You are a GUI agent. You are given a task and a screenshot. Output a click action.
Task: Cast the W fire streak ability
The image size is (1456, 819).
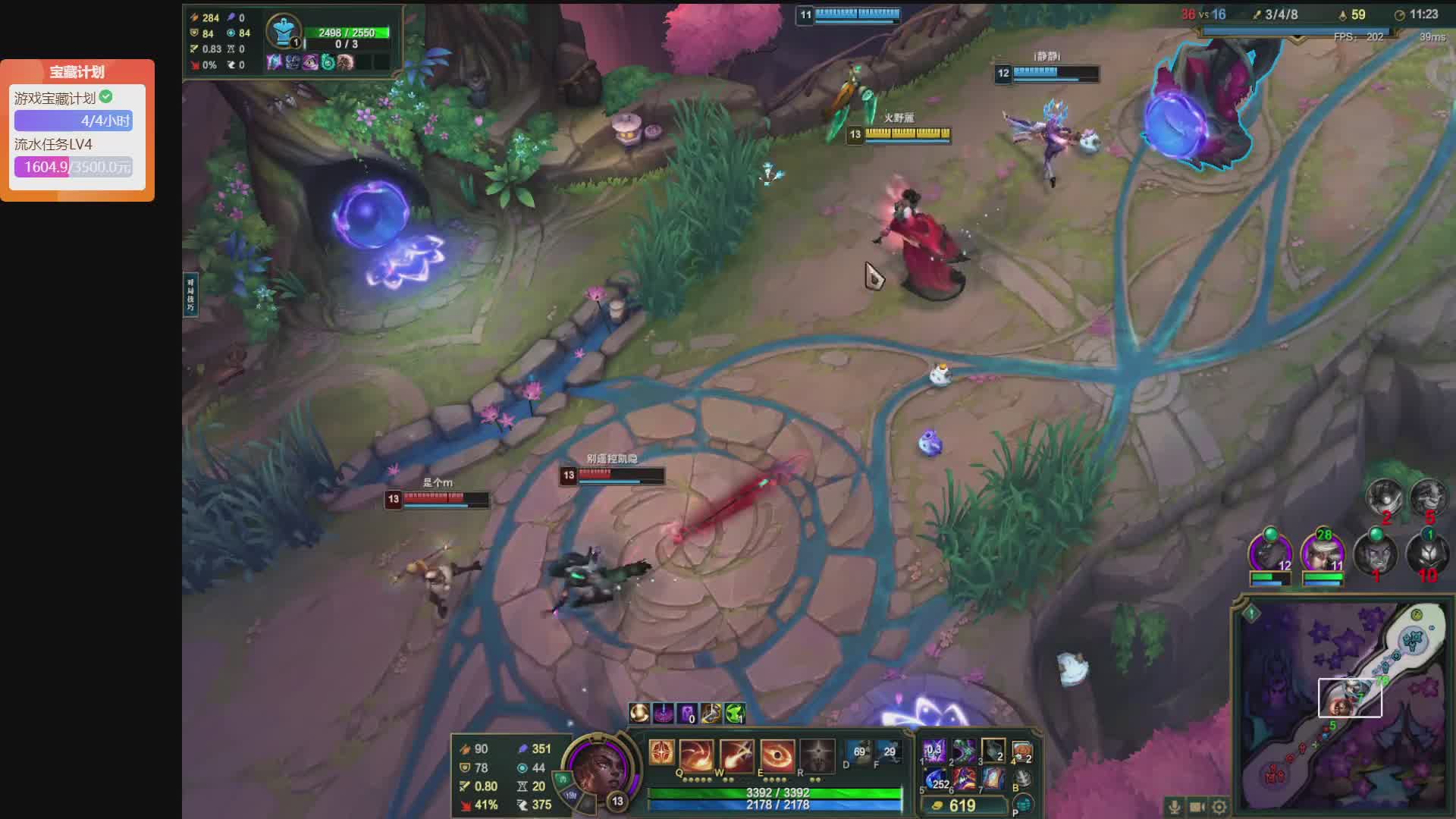point(736,755)
